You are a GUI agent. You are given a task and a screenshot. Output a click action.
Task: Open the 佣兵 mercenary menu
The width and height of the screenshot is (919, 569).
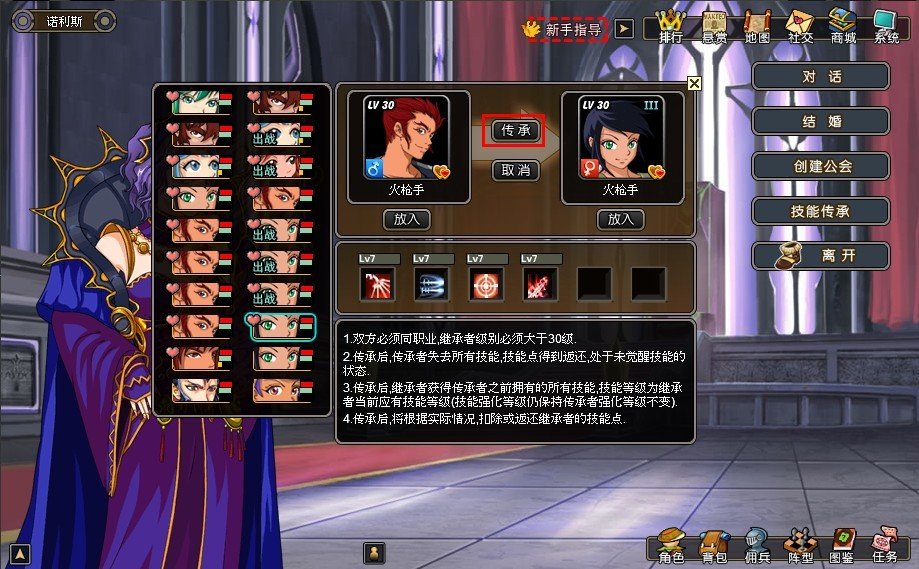756,544
